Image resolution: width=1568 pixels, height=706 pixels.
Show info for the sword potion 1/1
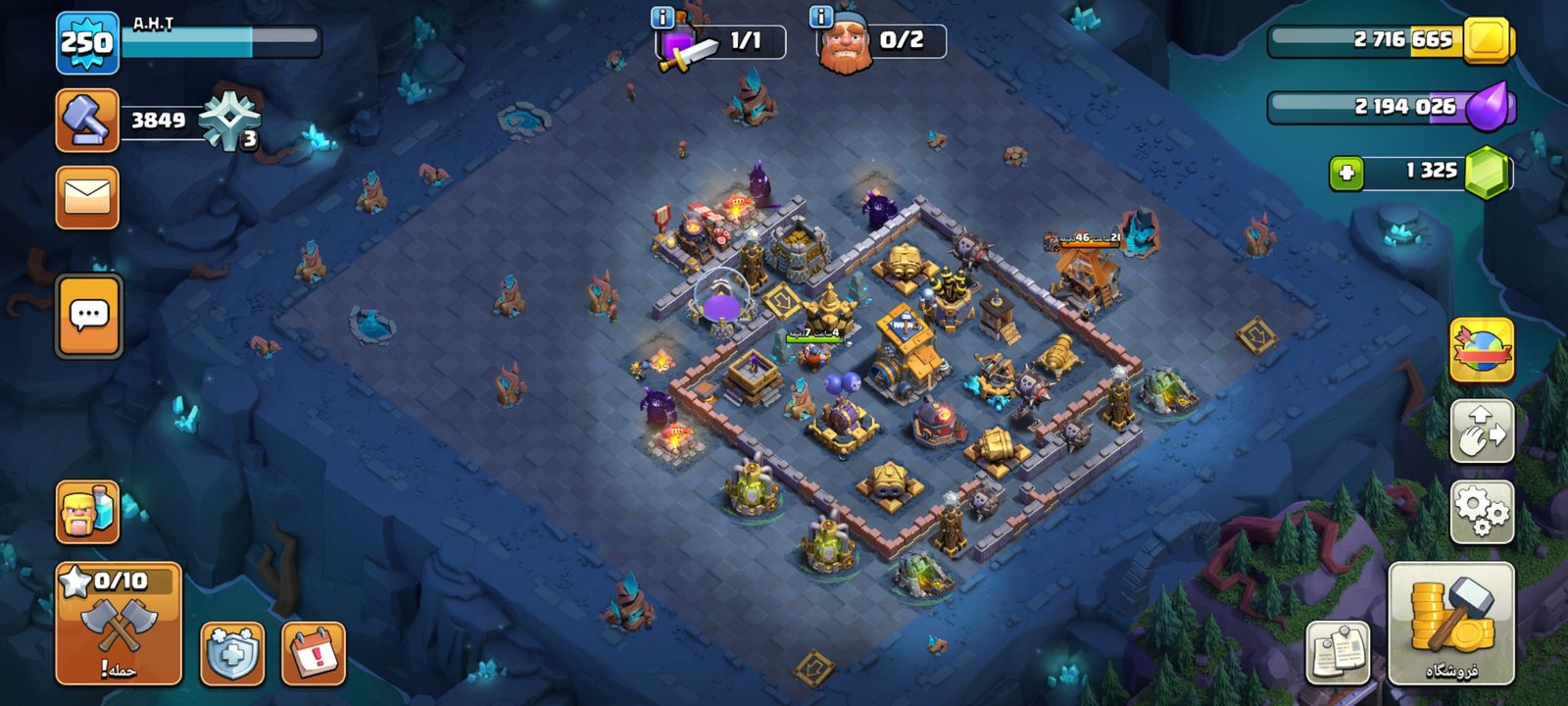tap(661, 17)
